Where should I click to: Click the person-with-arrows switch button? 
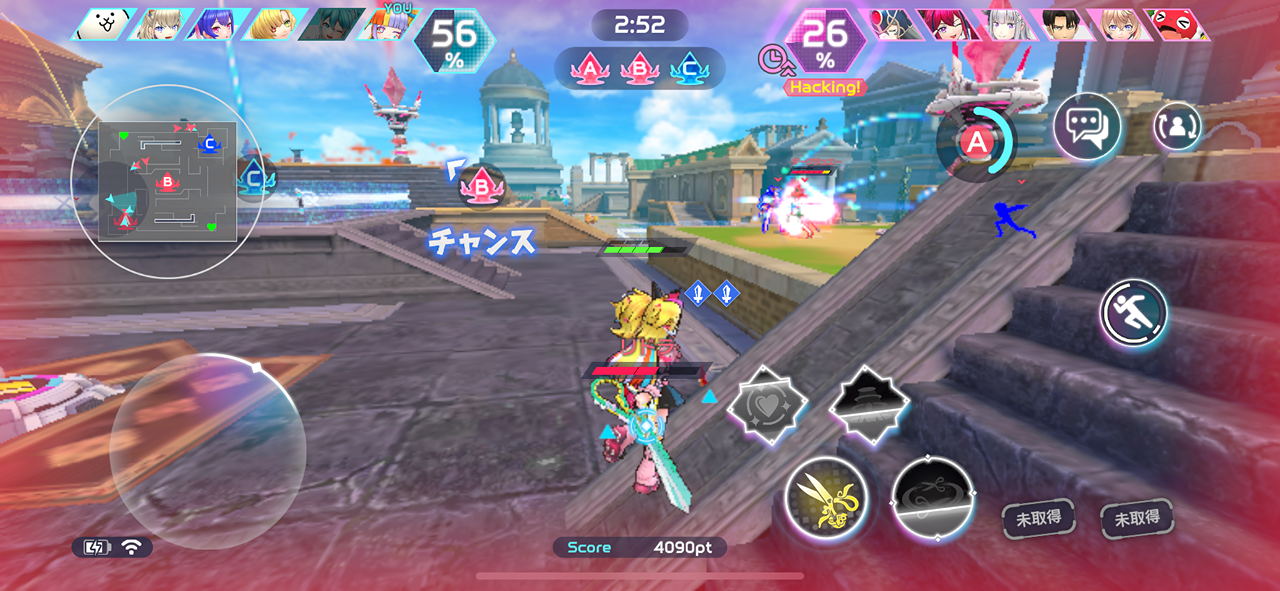(1178, 127)
